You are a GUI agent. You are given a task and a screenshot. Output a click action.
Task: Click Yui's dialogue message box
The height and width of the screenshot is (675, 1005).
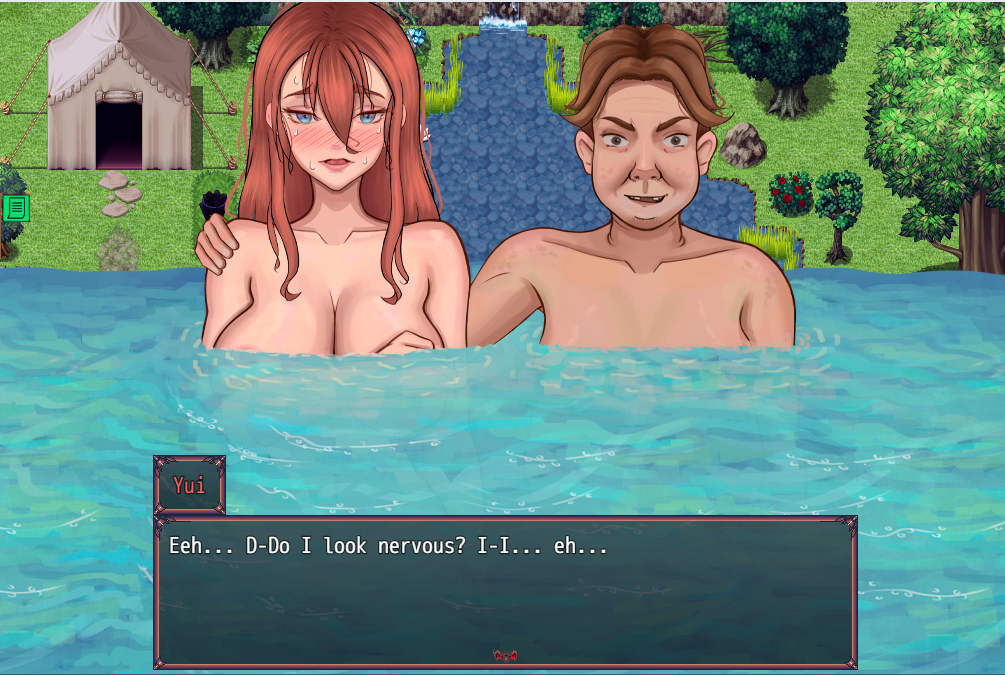point(505,591)
